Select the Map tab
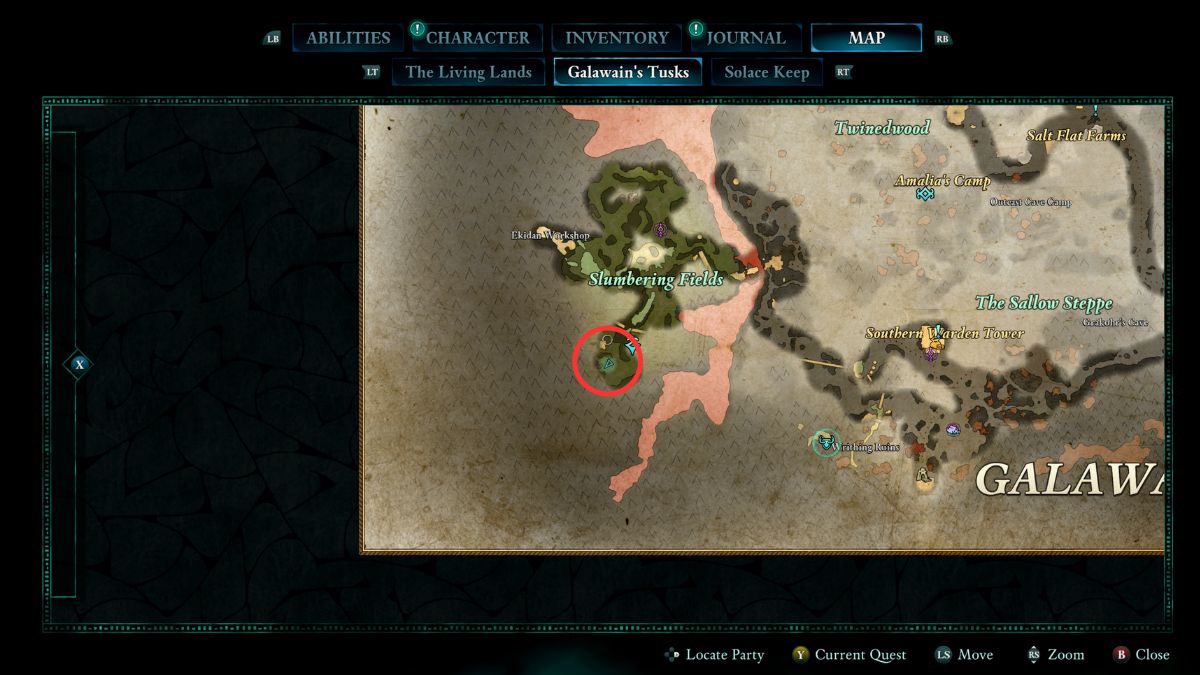The height and width of the screenshot is (675, 1200). pos(866,38)
